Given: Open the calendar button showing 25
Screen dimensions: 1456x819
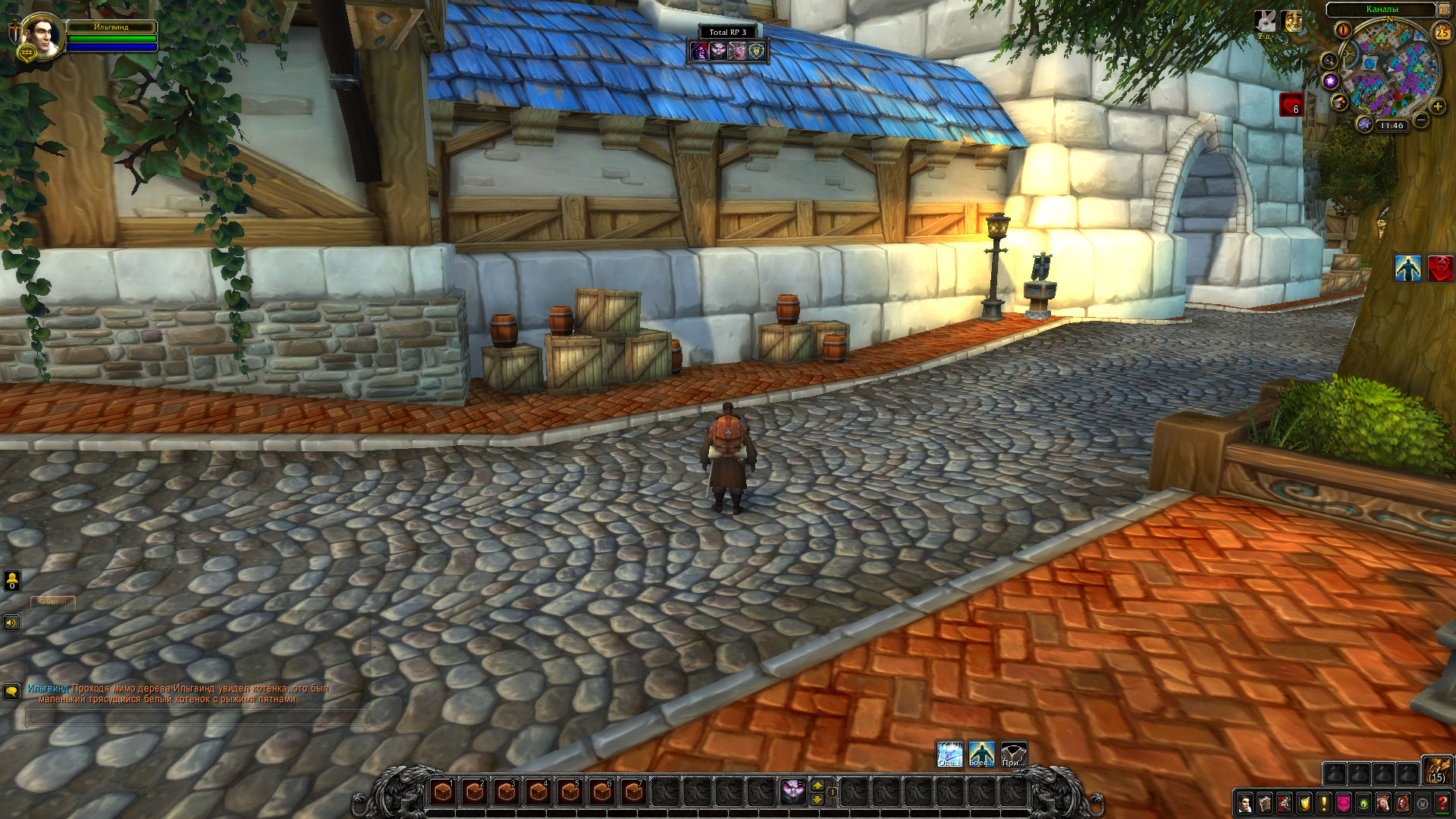Looking at the screenshot, I should [x=1442, y=33].
